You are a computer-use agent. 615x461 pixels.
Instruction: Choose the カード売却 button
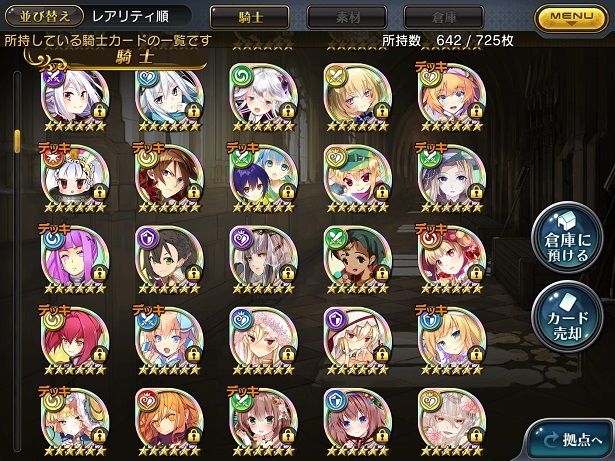click(x=564, y=315)
